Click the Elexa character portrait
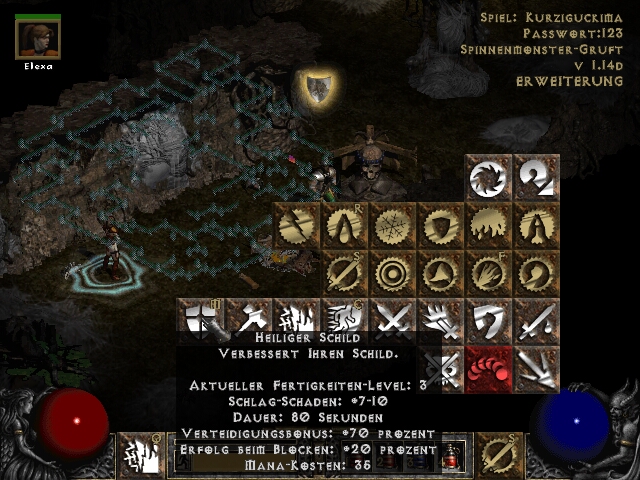640x480 pixels. point(38,38)
